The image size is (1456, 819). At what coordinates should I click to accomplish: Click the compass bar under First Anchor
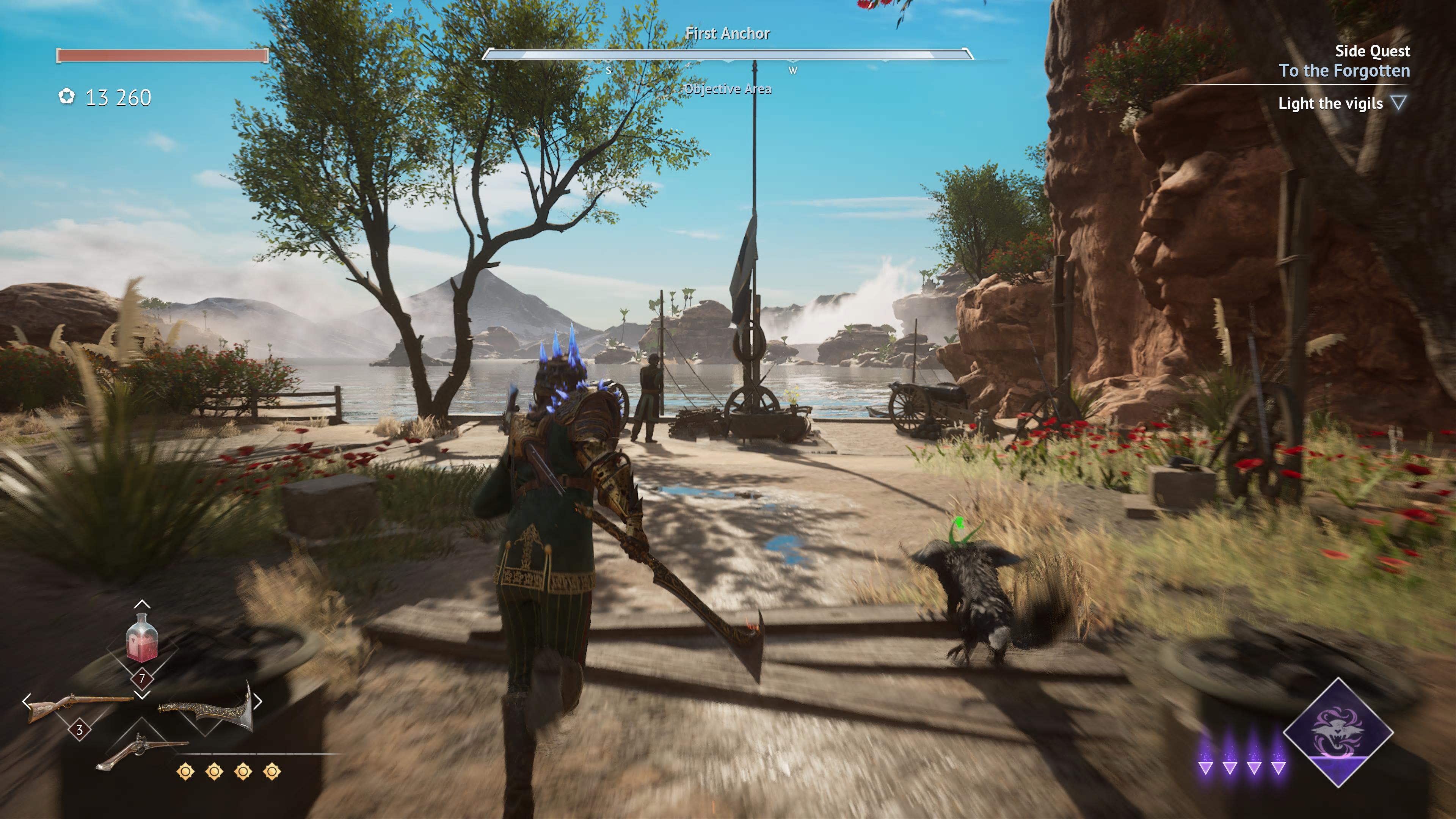727,55
